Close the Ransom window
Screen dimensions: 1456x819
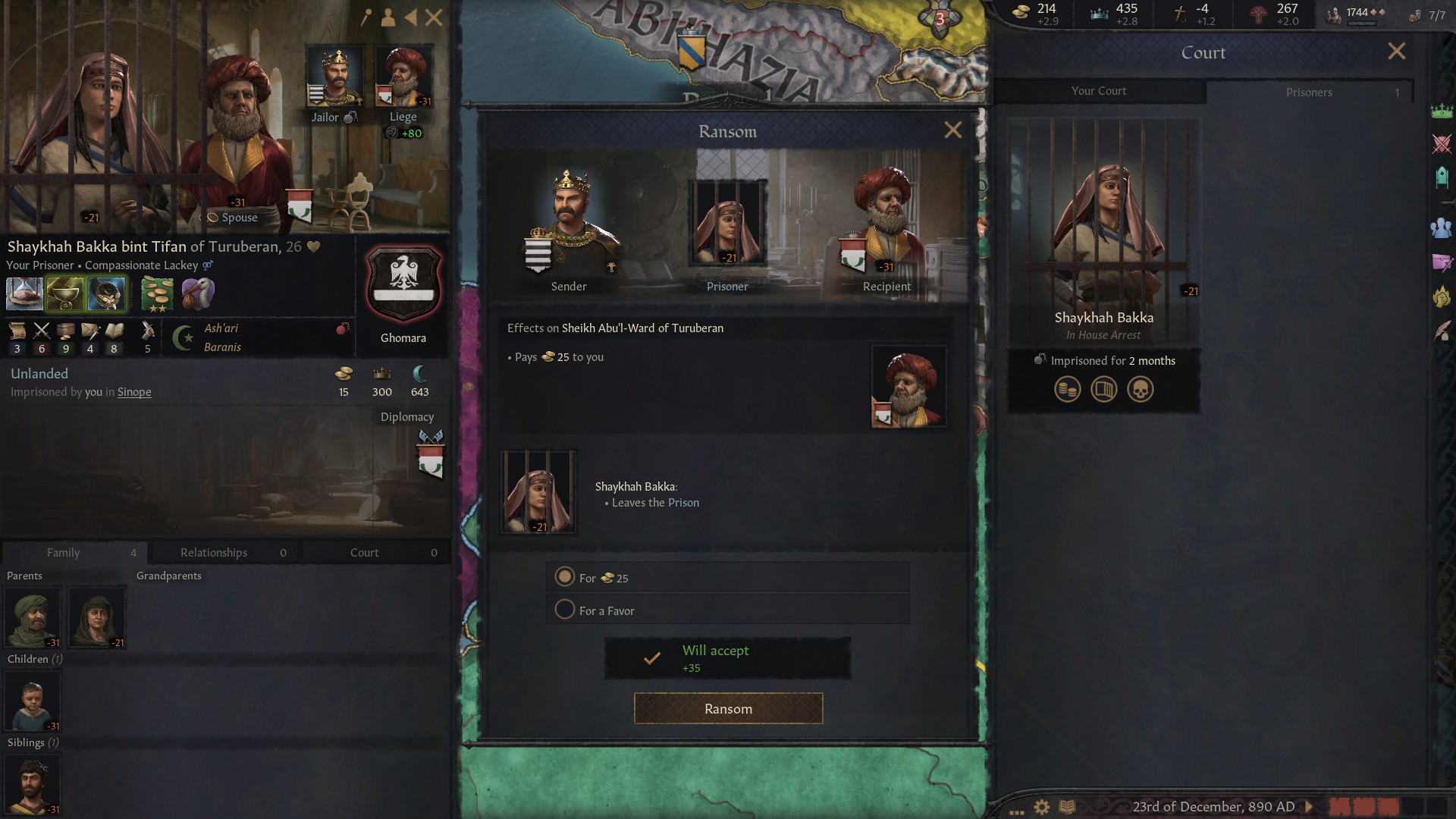pos(952,130)
